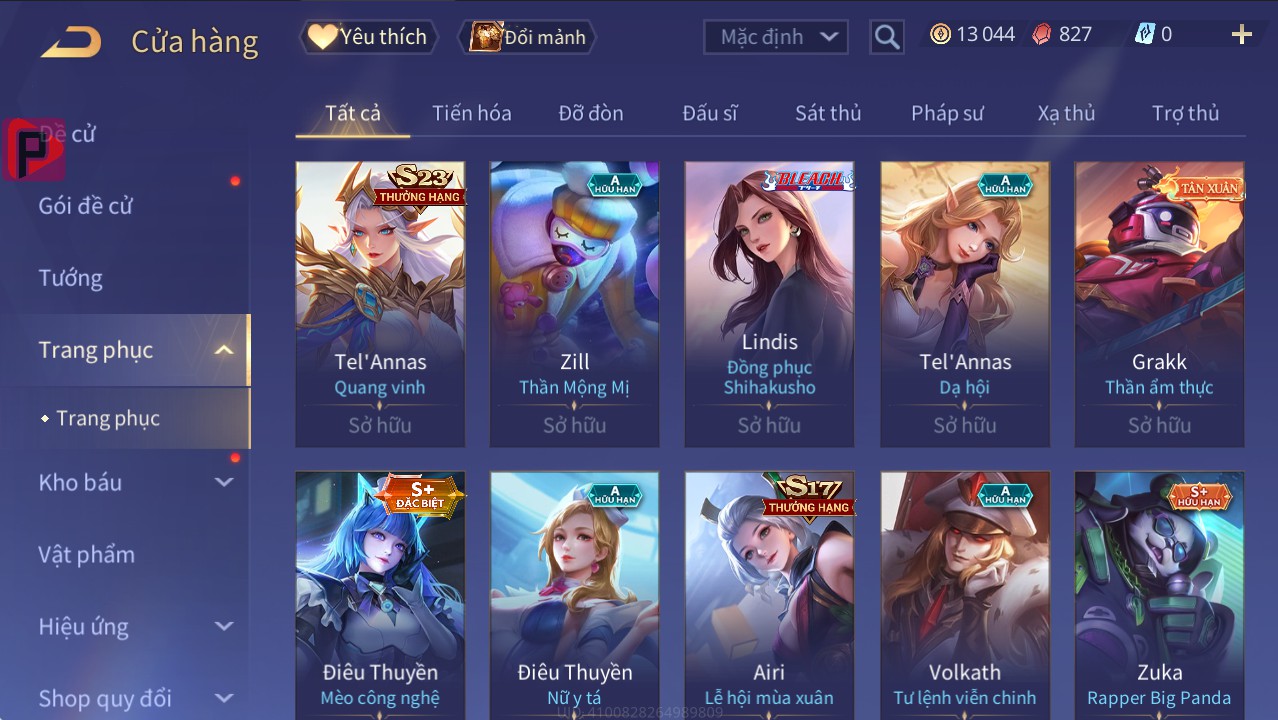Viewport: 1278px width, 720px height.
Task: Go back using the return arrow
Action: pos(71,41)
